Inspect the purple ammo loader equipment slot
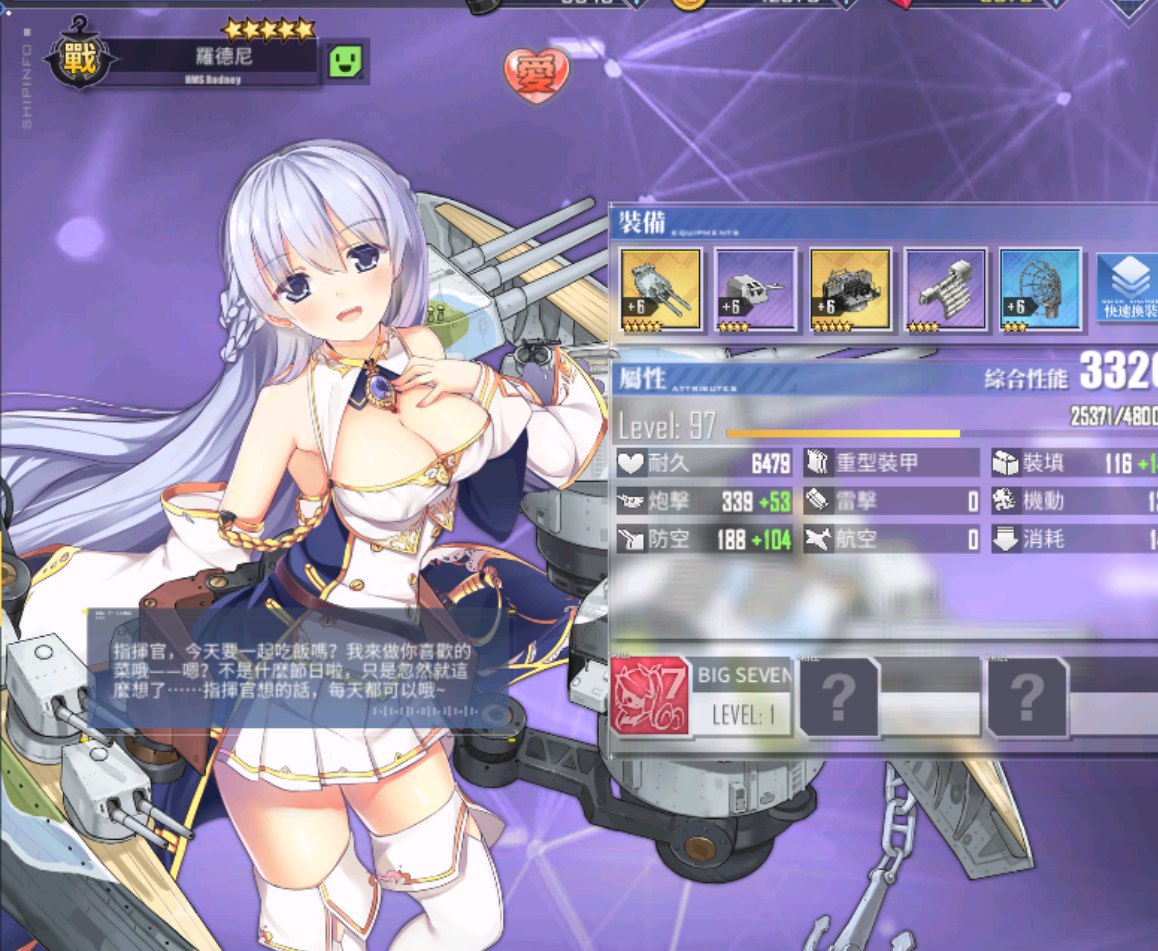The height and width of the screenshot is (951, 1158). [x=945, y=289]
